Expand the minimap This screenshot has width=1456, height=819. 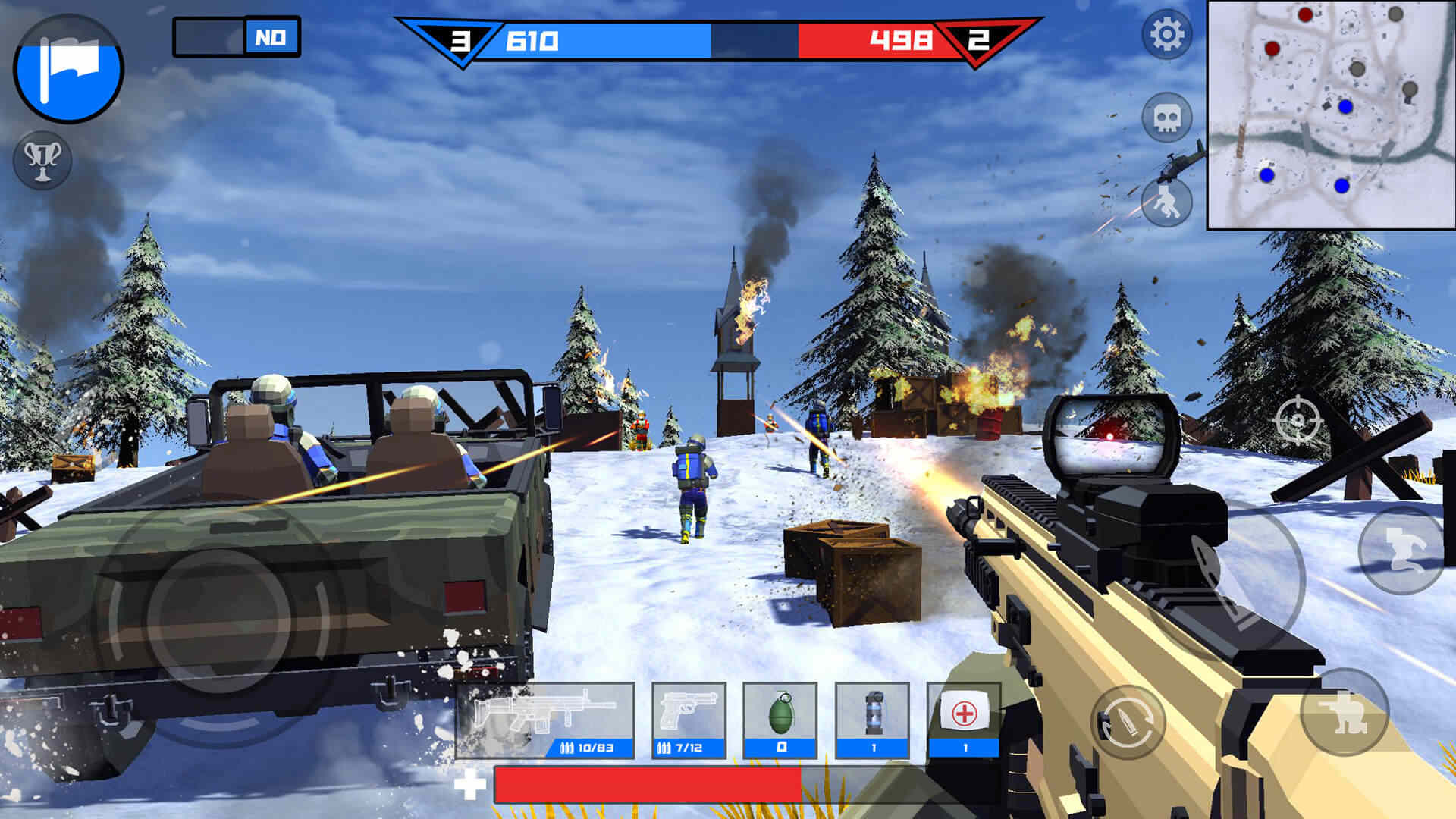pyautogui.click(x=1330, y=115)
